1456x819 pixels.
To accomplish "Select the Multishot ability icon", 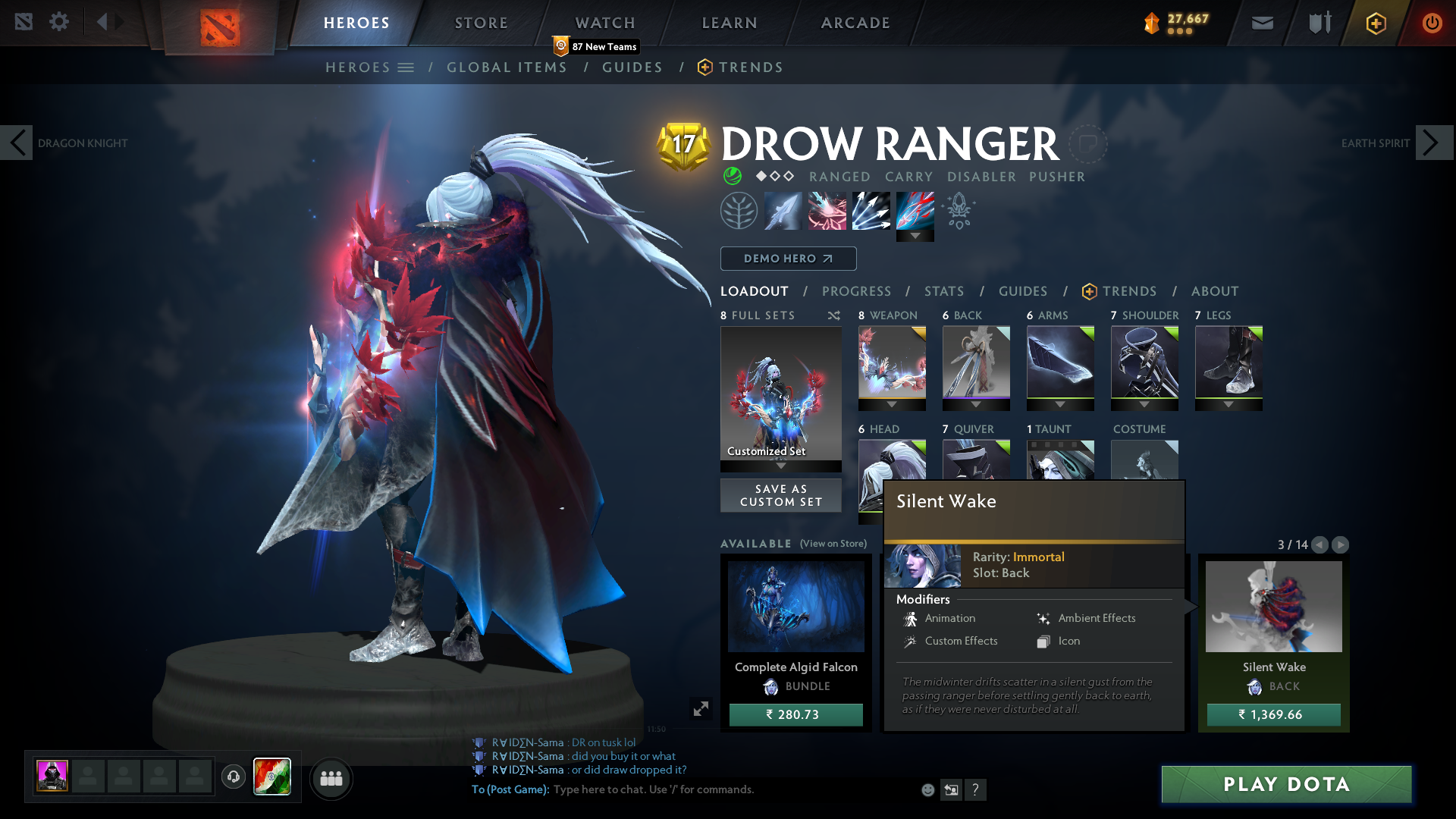I will [871, 210].
